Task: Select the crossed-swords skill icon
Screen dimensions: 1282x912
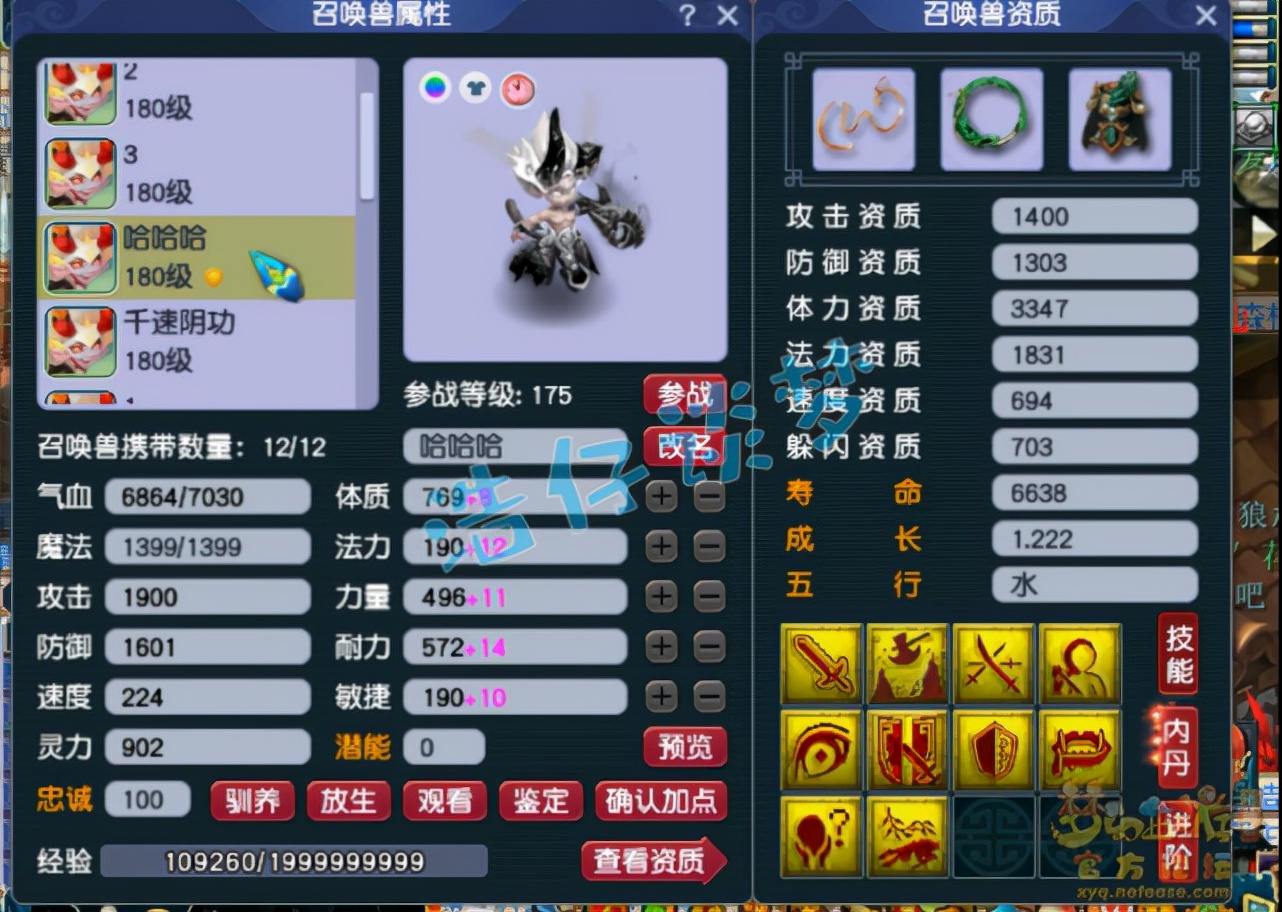Action: click(994, 662)
